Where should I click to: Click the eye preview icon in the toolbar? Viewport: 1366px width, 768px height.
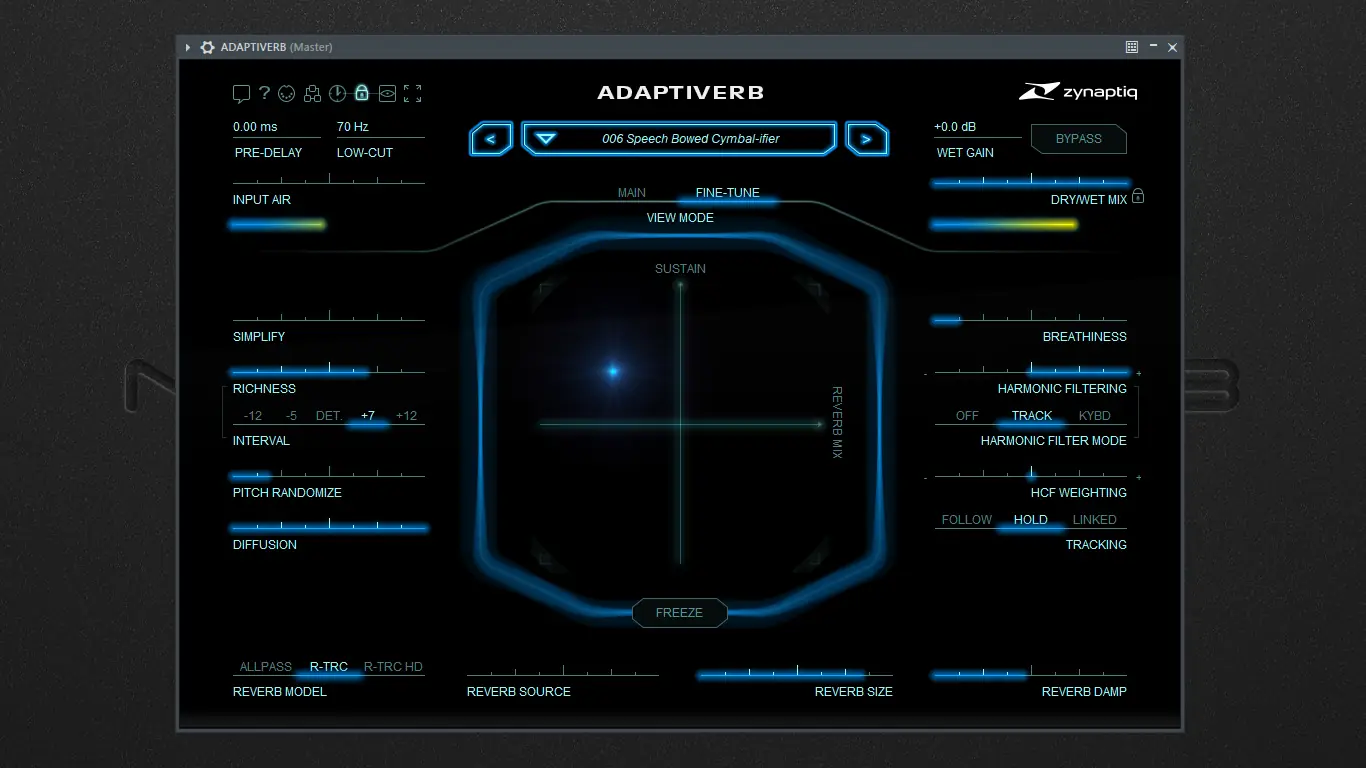click(x=387, y=93)
